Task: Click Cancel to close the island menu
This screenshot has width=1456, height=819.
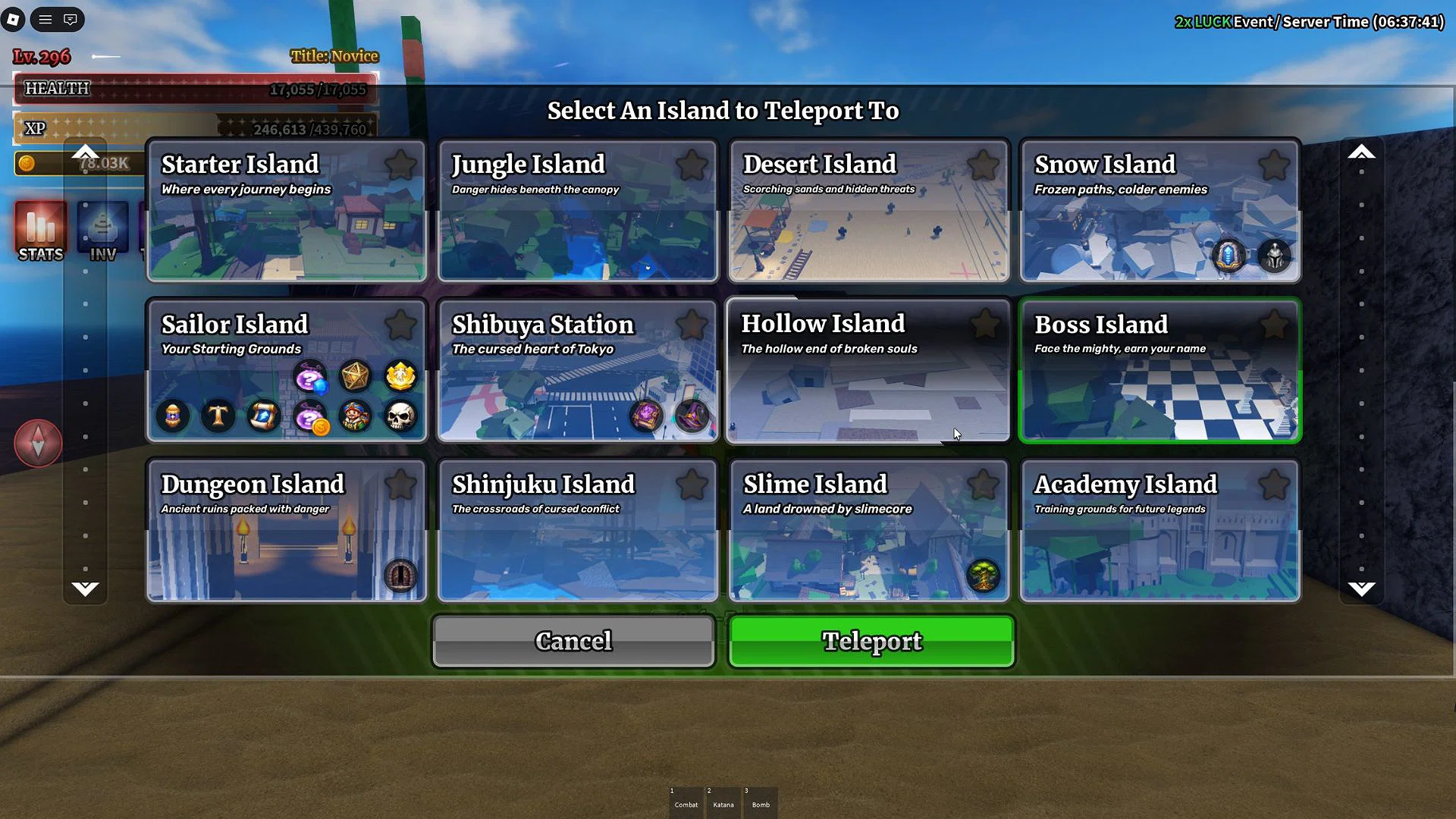Action: pos(573,641)
